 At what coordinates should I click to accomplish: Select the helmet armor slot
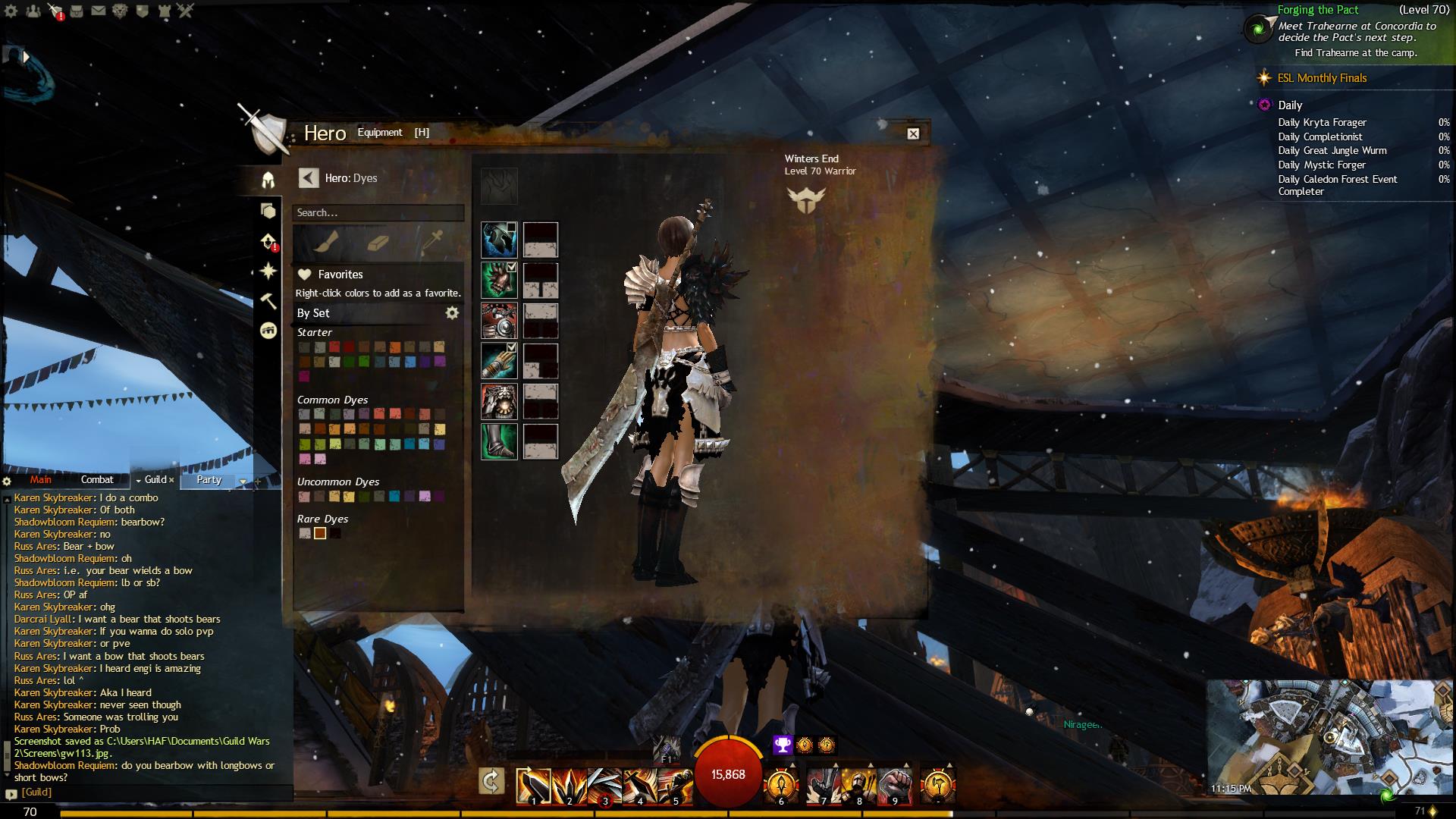499,240
